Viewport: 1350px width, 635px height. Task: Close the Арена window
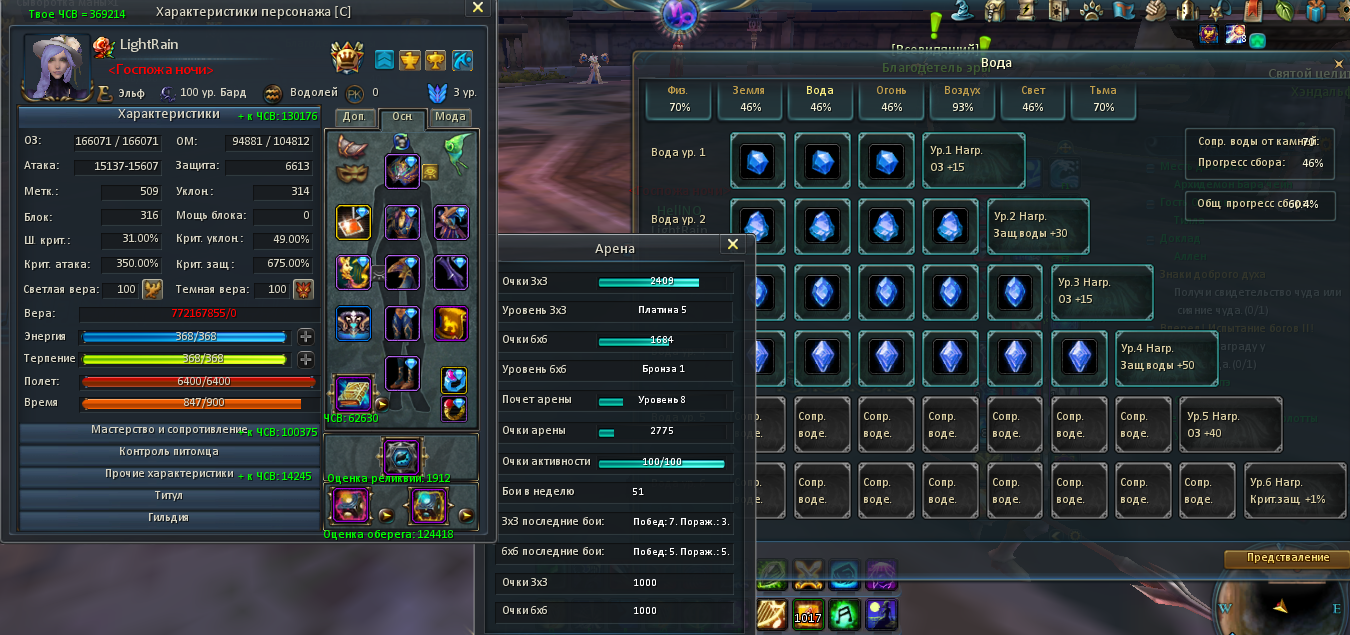coord(733,244)
